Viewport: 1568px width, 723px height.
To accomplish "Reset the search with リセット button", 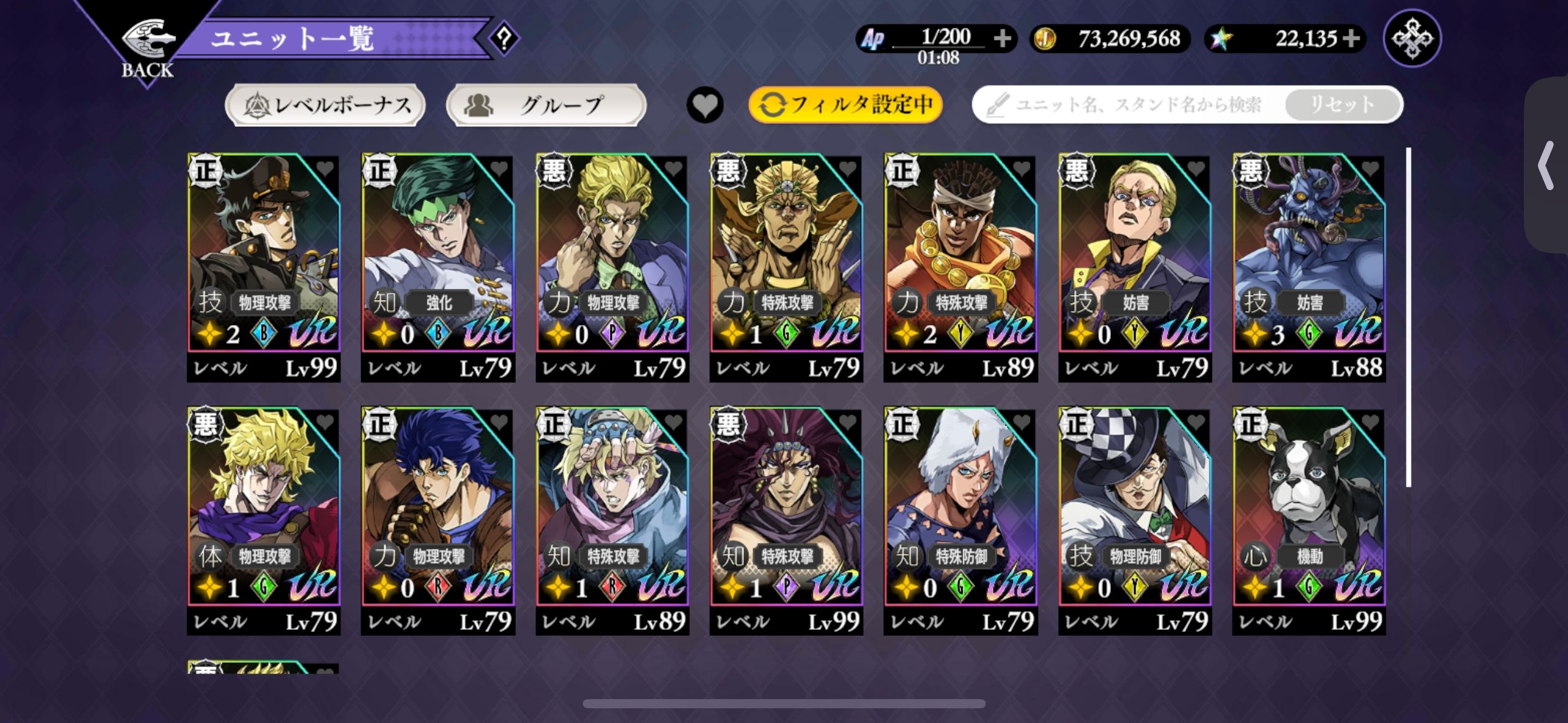I will click(1342, 105).
